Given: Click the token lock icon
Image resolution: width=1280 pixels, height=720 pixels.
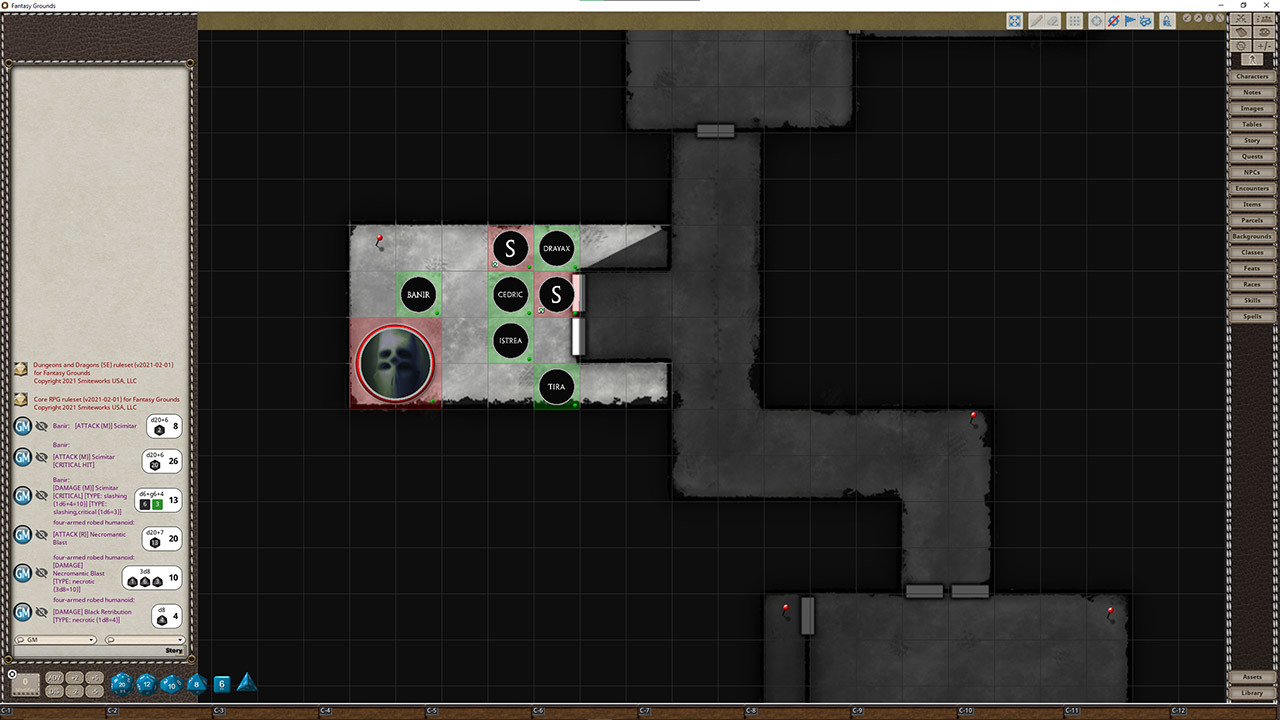Looking at the screenshot, I should click(x=1167, y=20).
